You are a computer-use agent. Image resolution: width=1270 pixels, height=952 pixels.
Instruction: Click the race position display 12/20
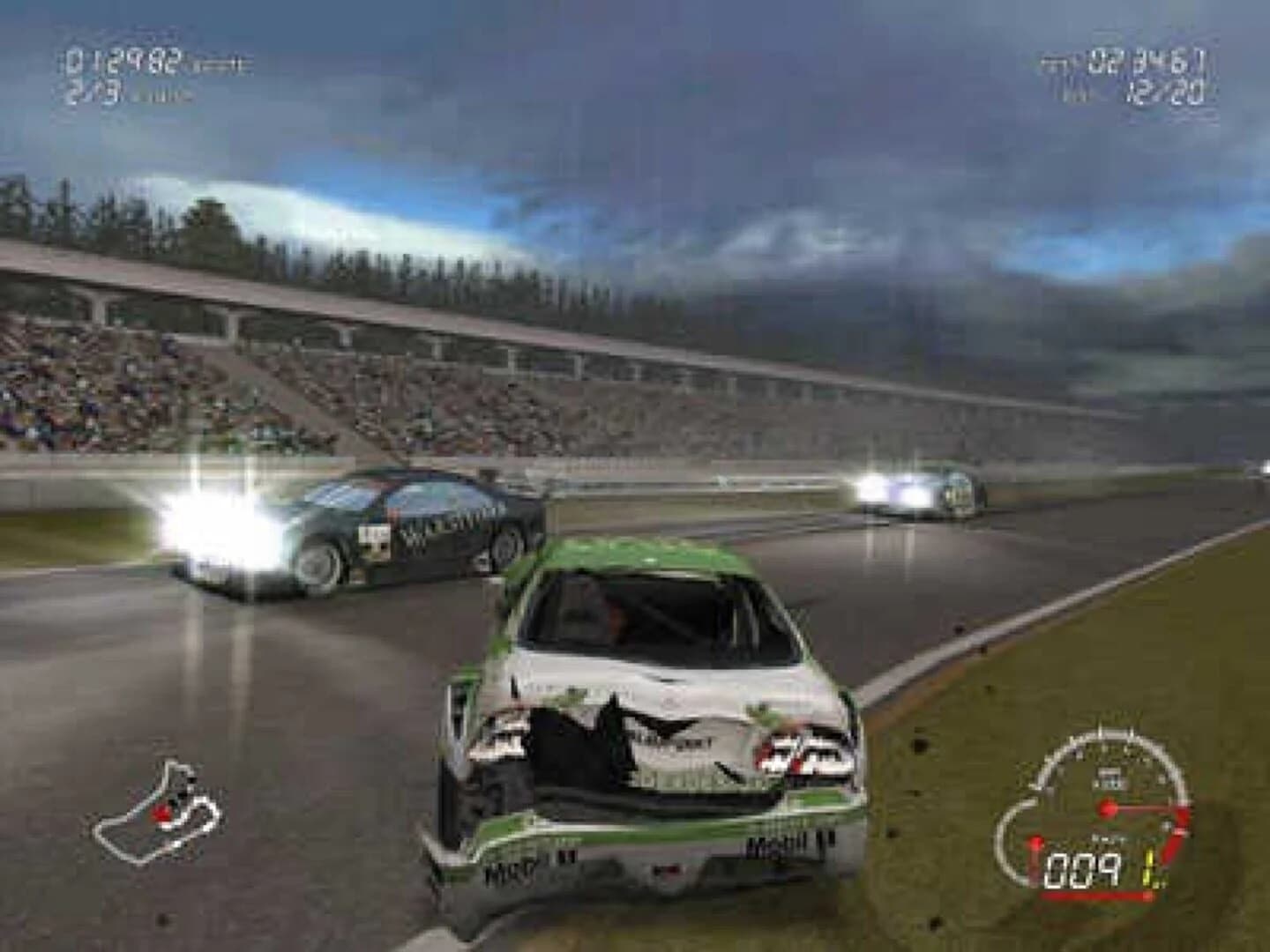1166,91
